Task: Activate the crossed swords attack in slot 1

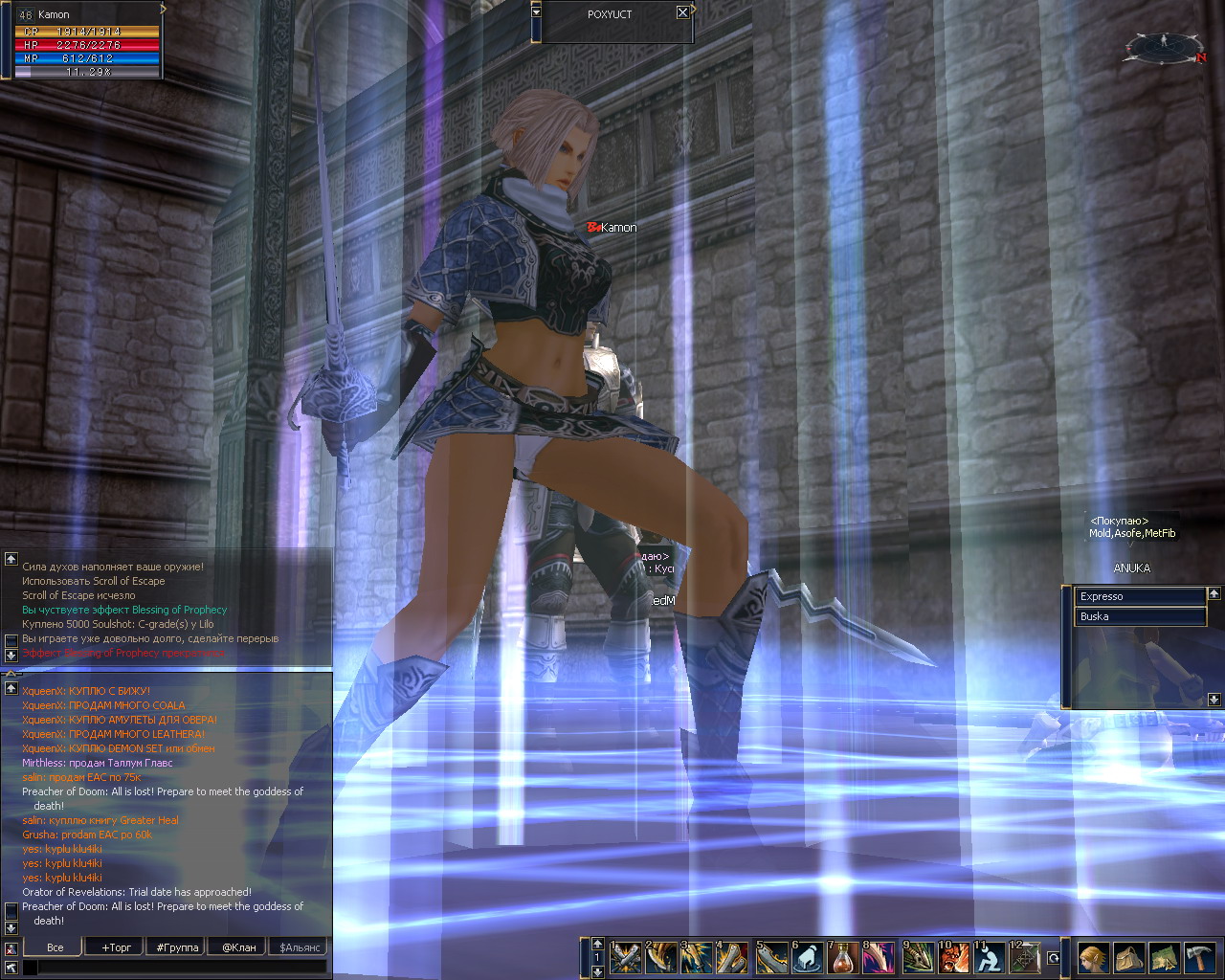Action: [x=626, y=957]
